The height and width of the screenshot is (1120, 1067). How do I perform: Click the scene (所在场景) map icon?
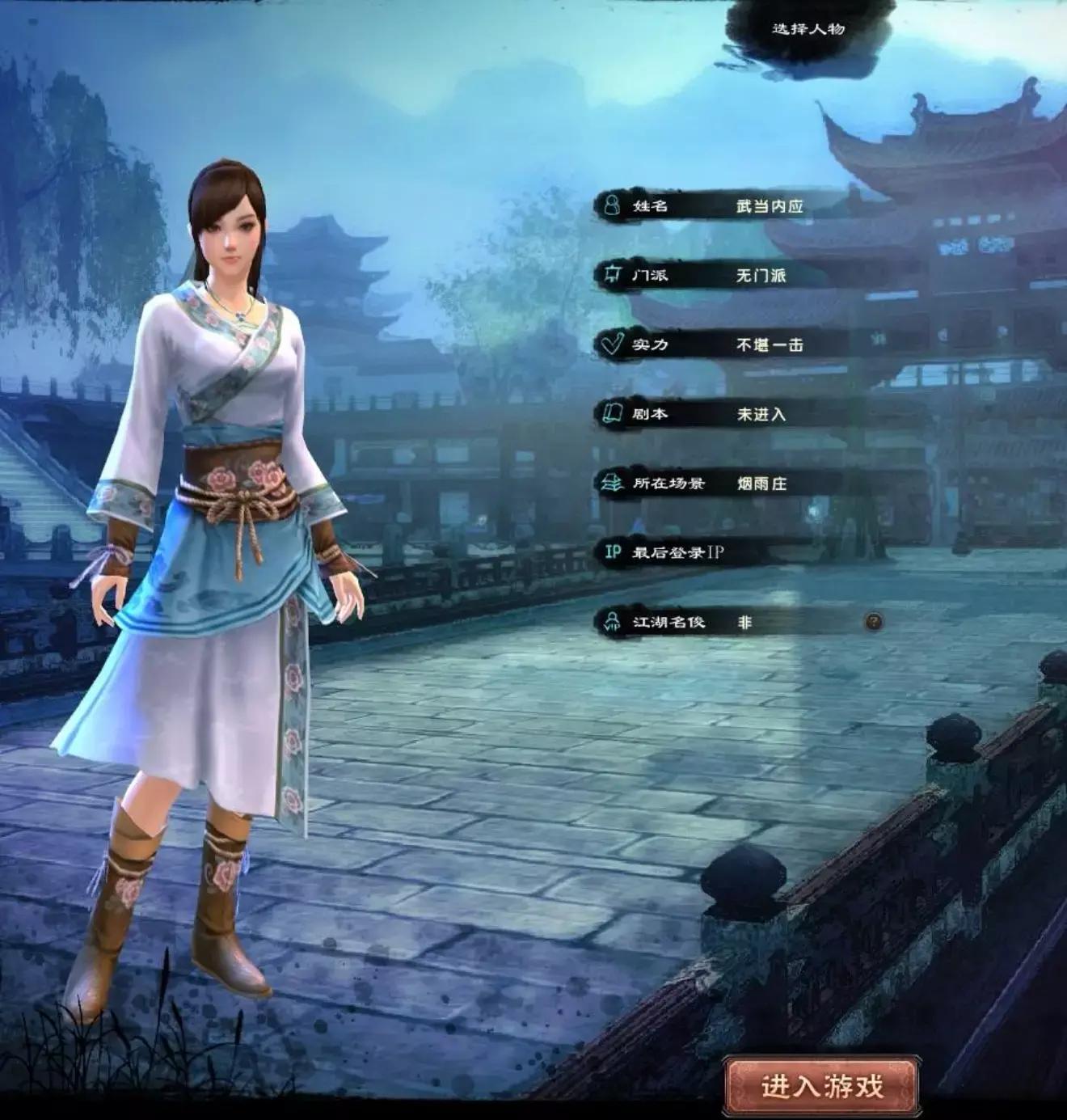point(612,480)
